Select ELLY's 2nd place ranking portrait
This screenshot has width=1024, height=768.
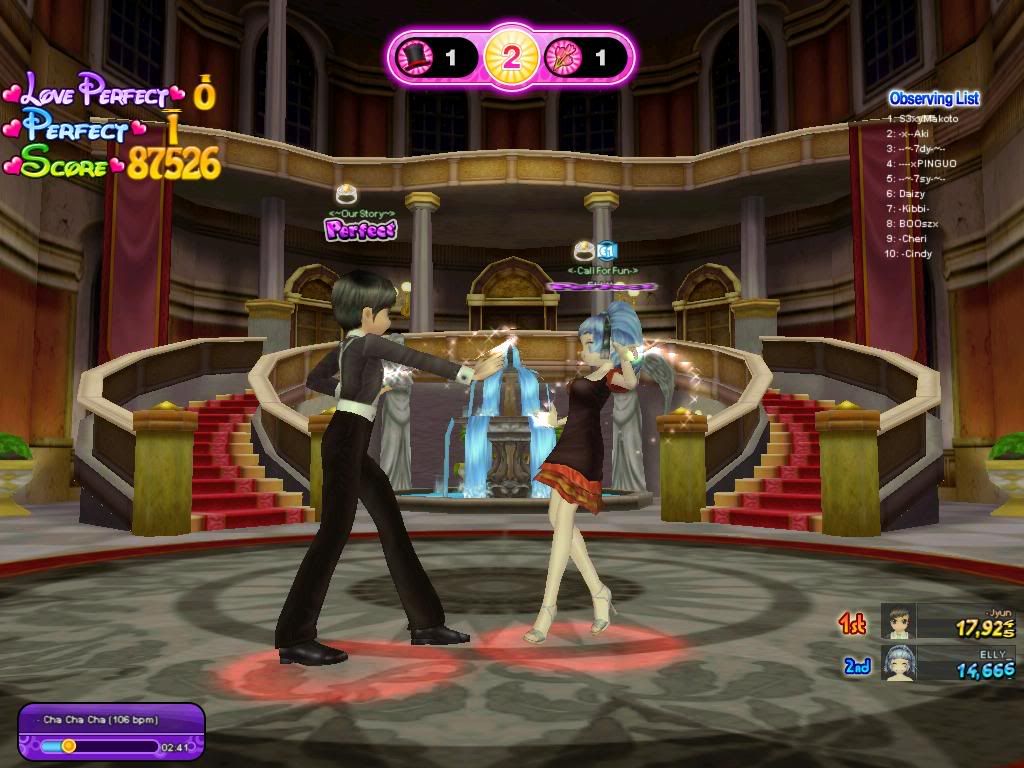point(898,663)
